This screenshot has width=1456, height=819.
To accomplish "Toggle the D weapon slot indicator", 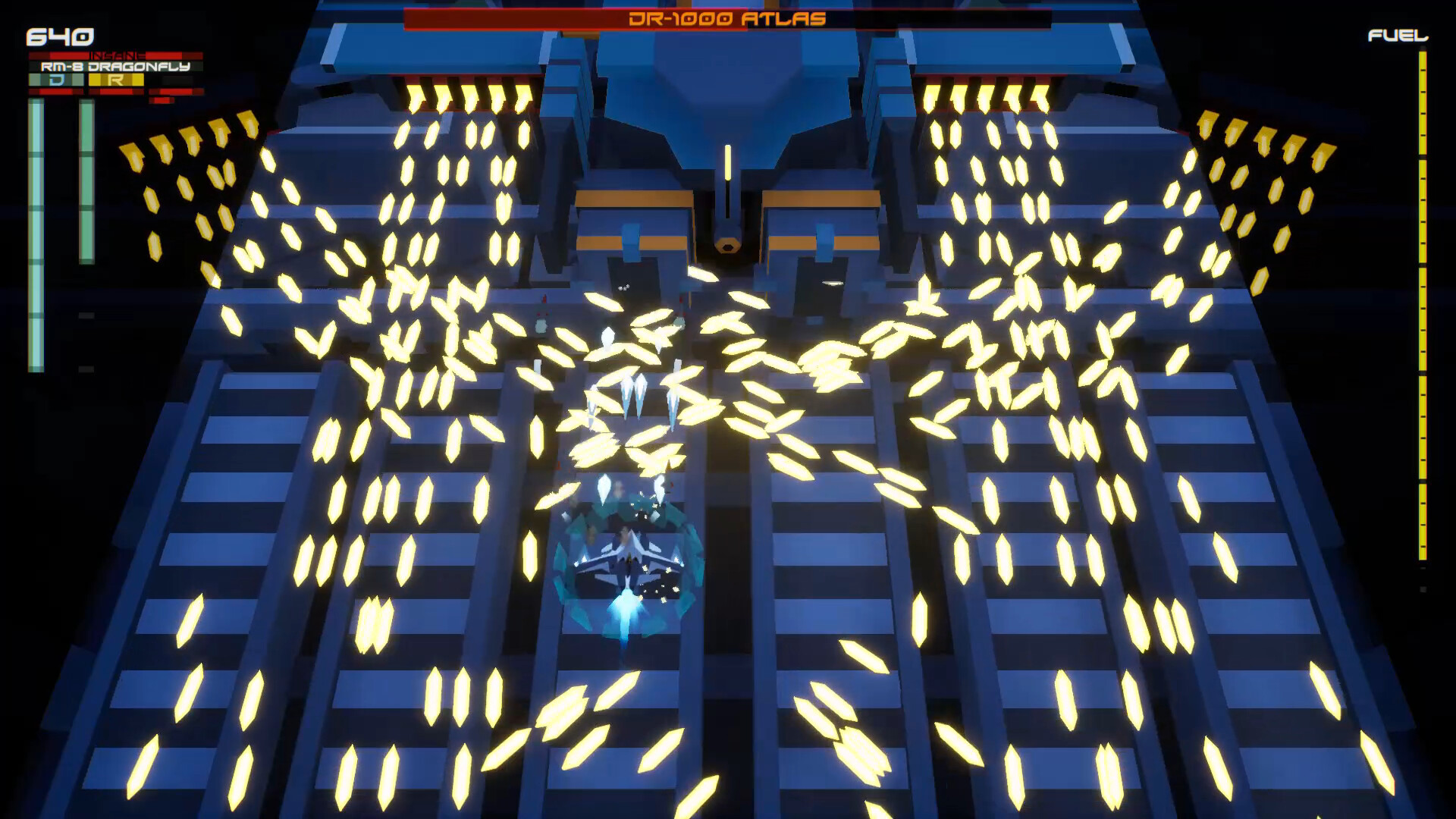I will [x=57, y=80].
